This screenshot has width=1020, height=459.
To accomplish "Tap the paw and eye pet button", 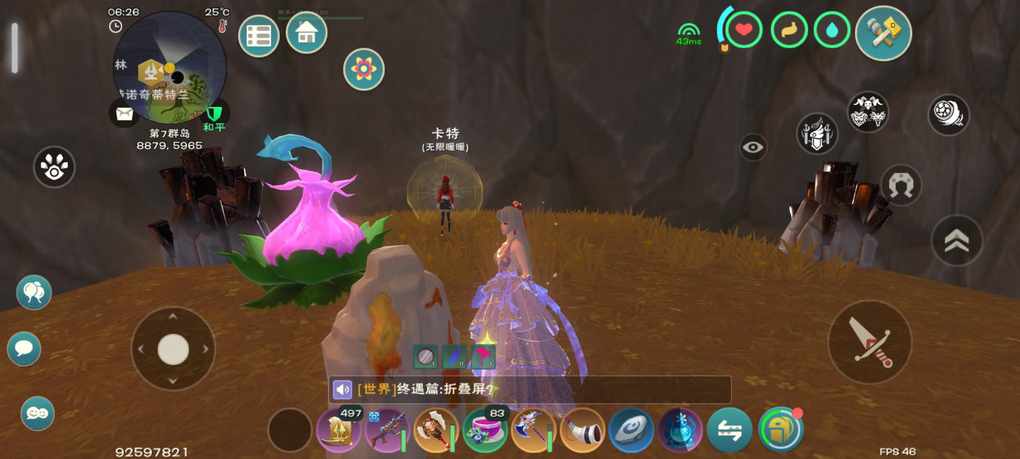I will [x=54, y=168].
